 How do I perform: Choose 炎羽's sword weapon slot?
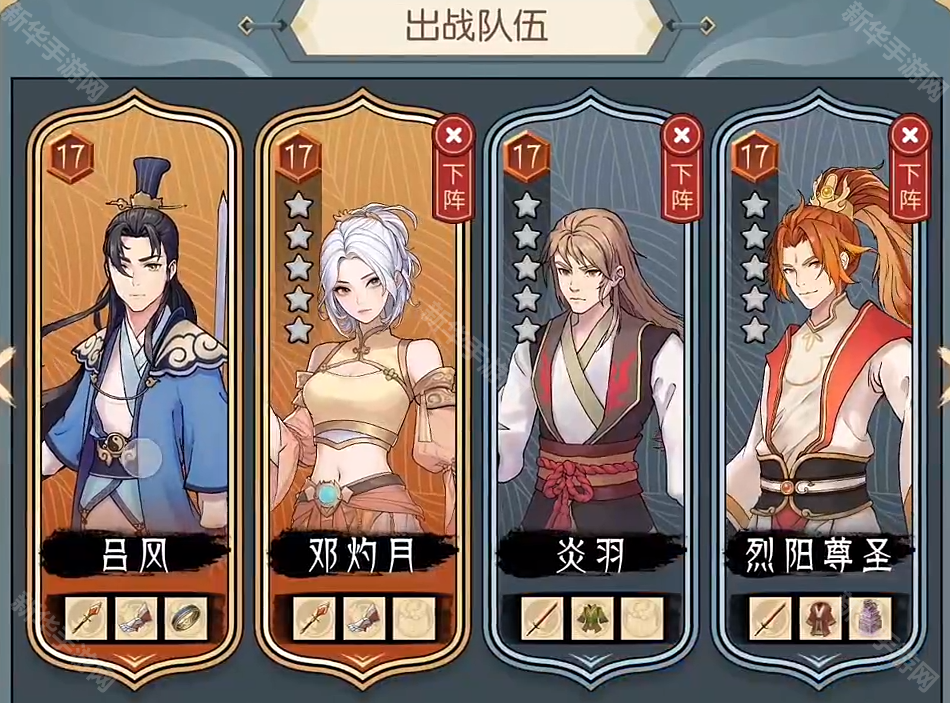(x=541, y=619)
